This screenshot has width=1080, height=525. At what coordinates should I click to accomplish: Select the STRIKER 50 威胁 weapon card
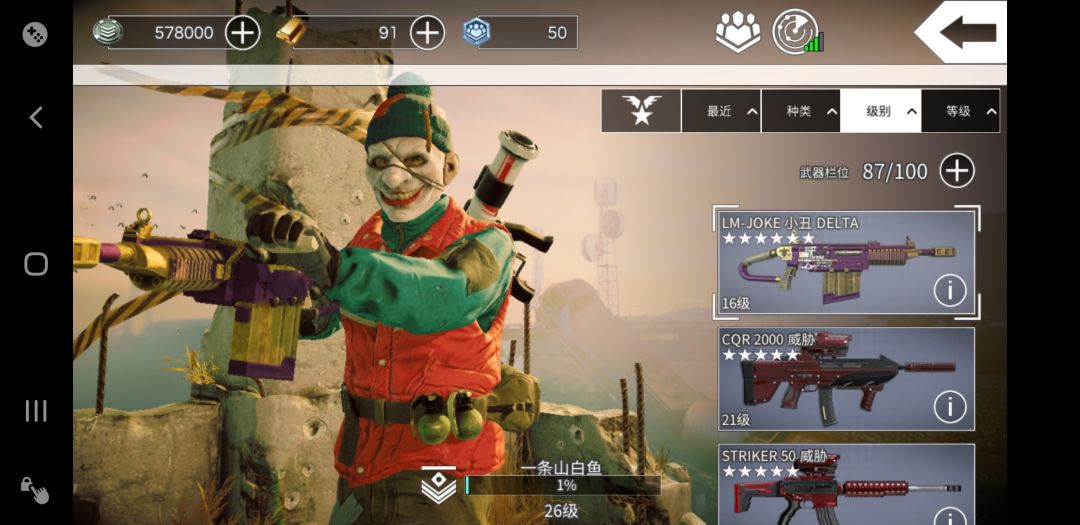coord(830,485)
